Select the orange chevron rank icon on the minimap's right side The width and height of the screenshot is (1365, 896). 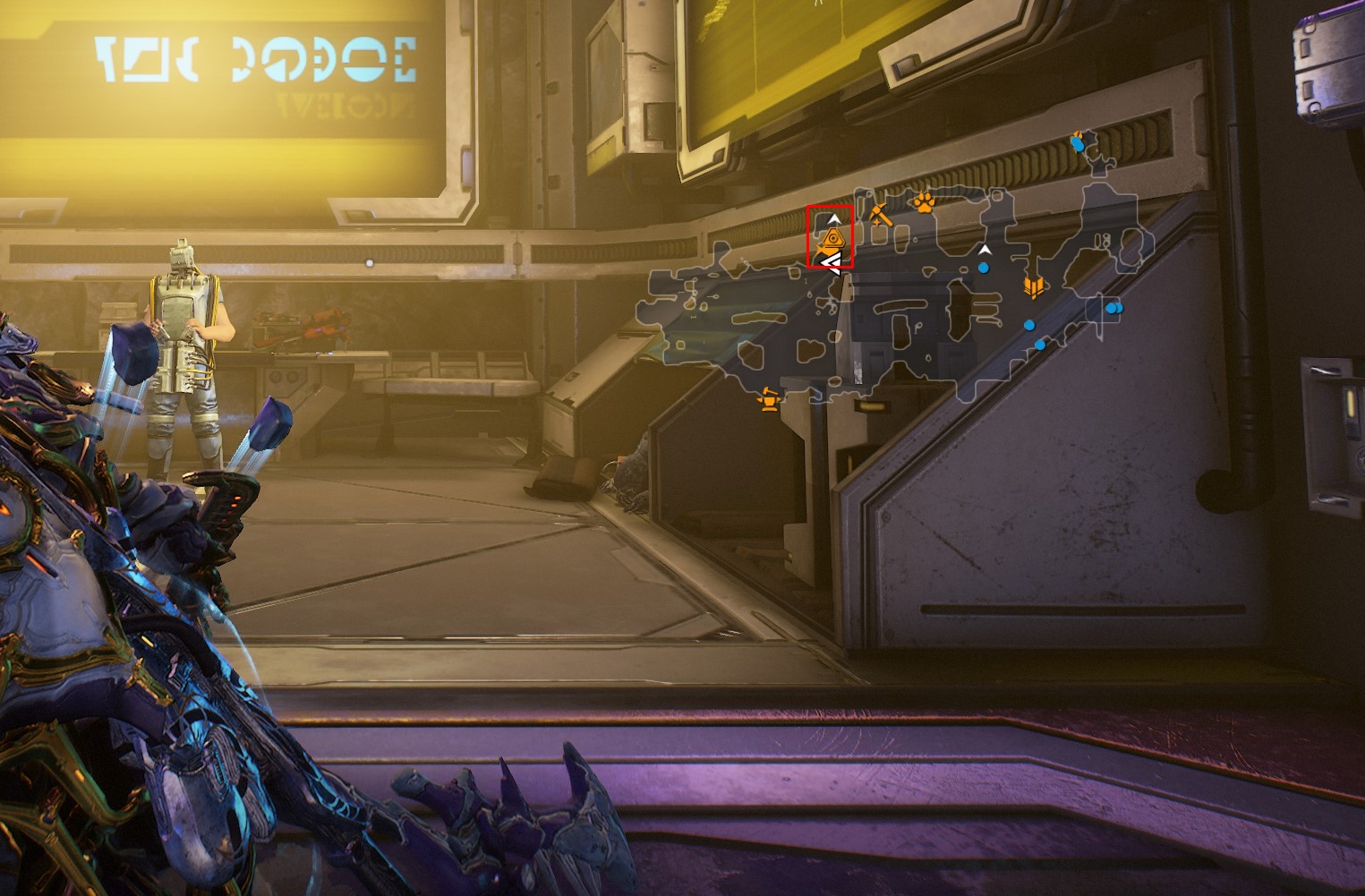coord(1035,286)
